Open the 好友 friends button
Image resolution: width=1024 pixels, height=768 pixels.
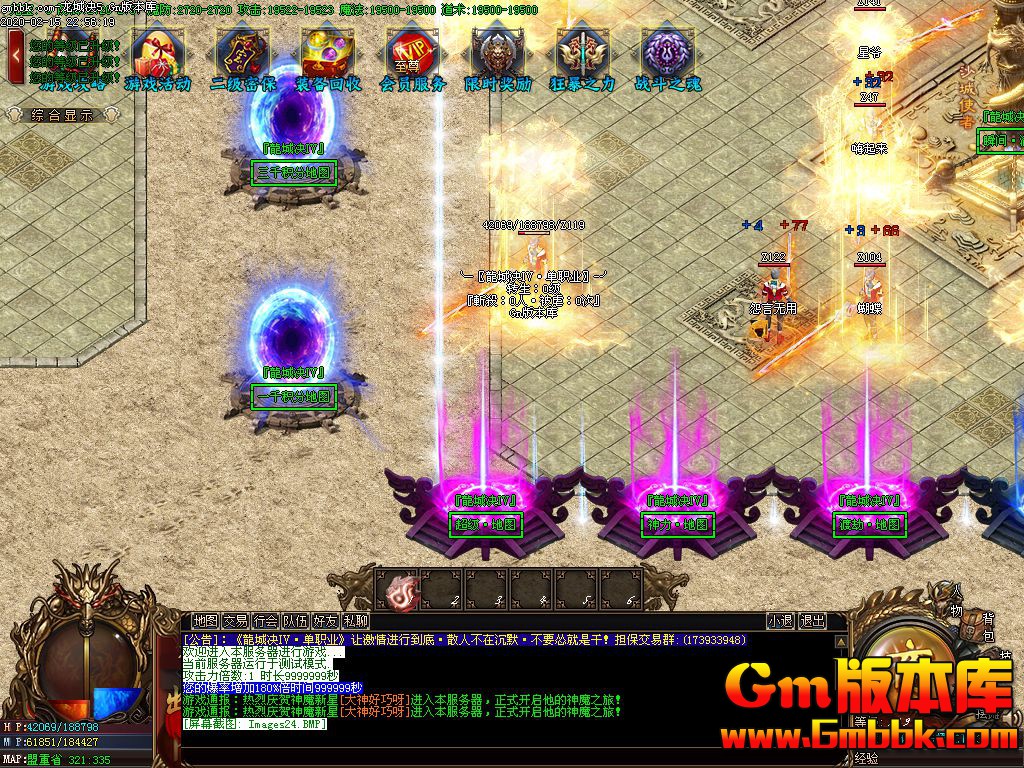(325, 621)
